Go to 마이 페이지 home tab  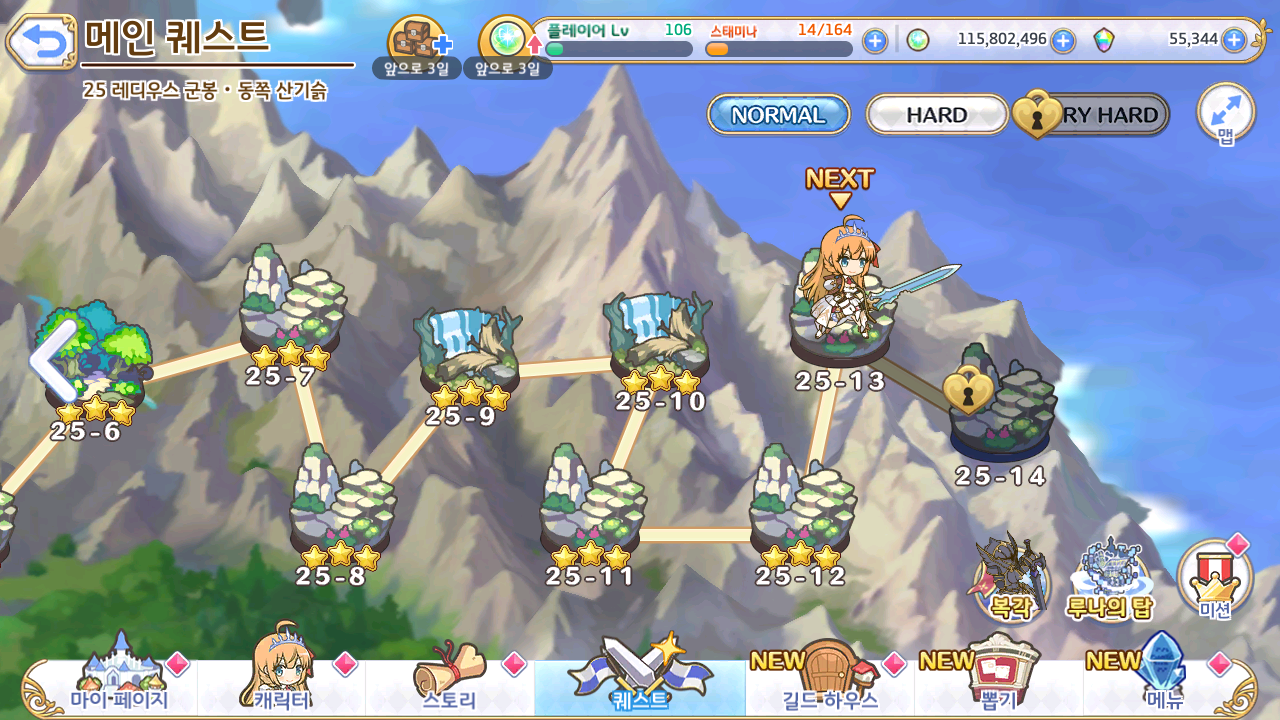click(x=120, y=680)
